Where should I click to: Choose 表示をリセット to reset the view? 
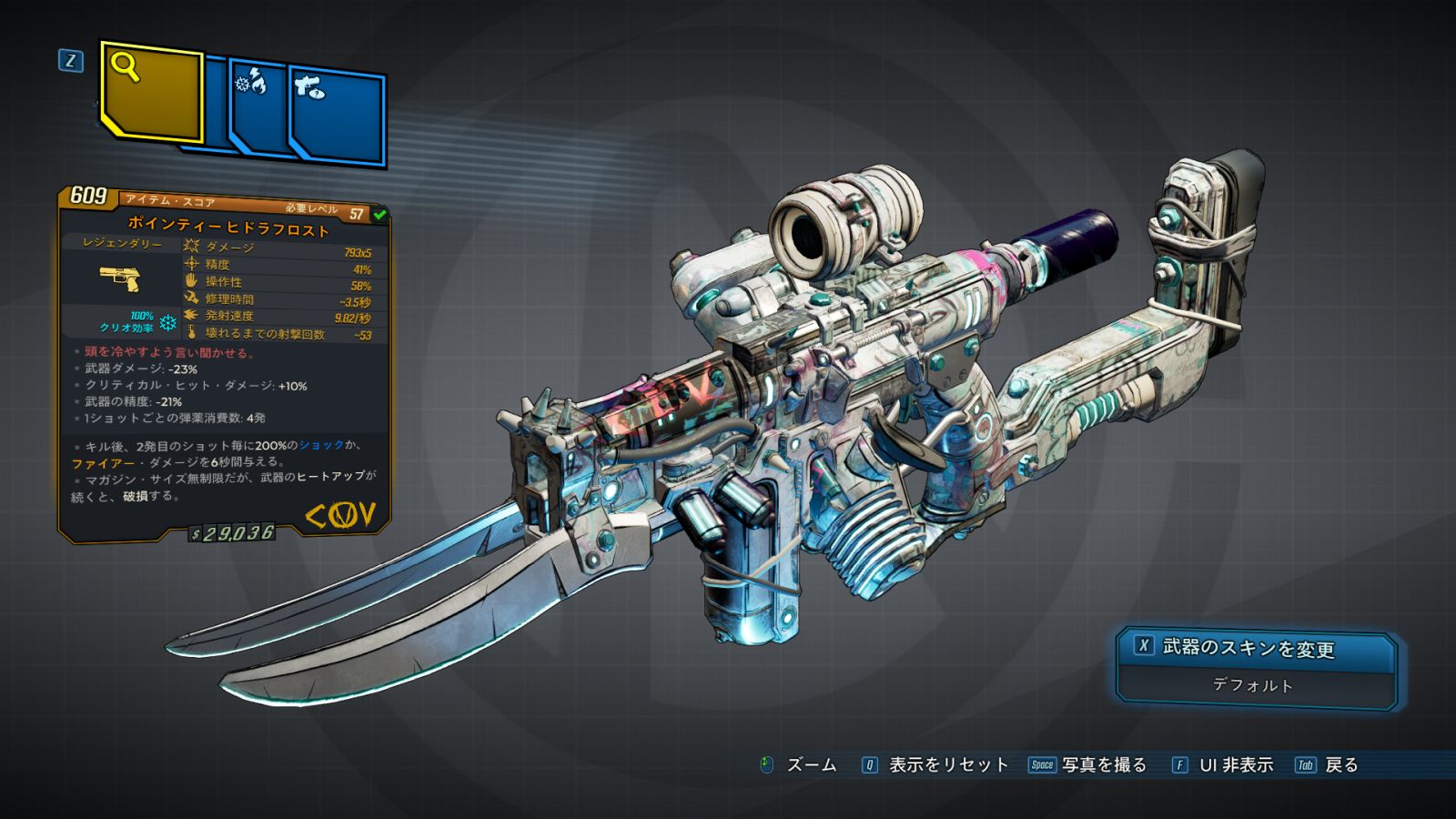pyautogui.click(x=935, y=765)
